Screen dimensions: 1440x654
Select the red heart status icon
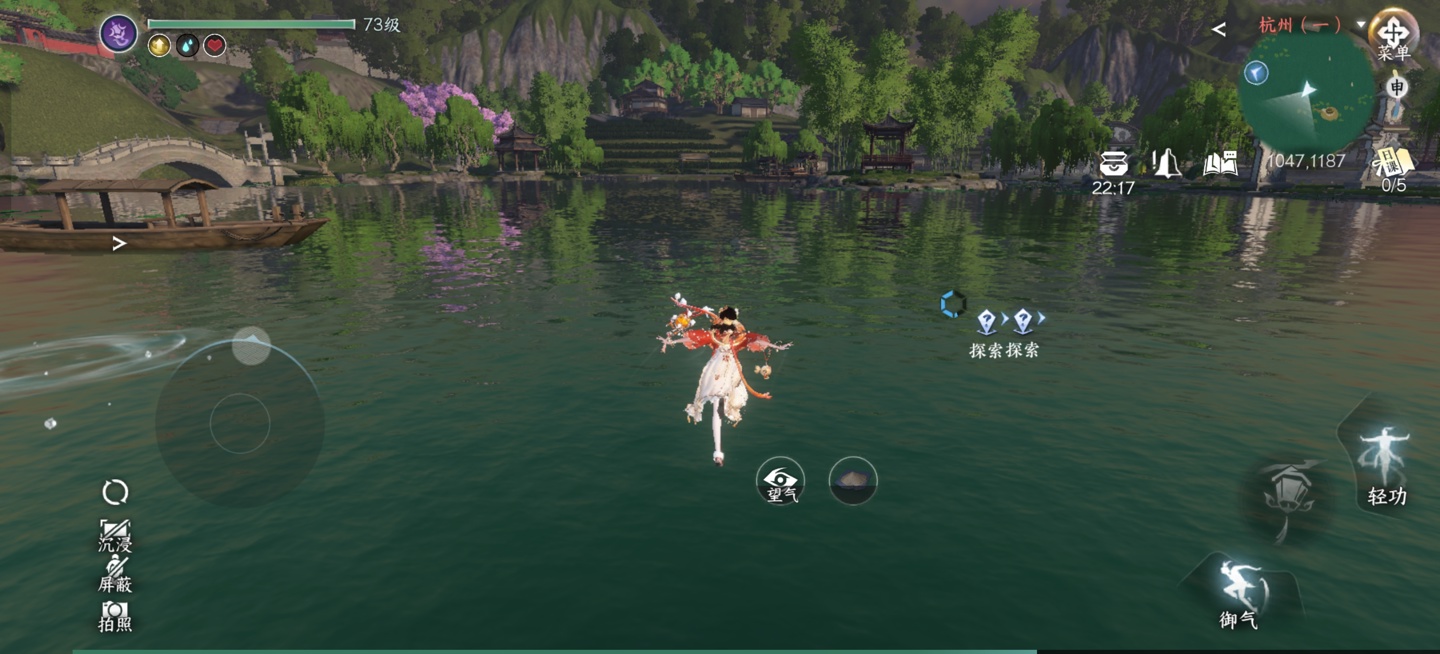point(214,45)
